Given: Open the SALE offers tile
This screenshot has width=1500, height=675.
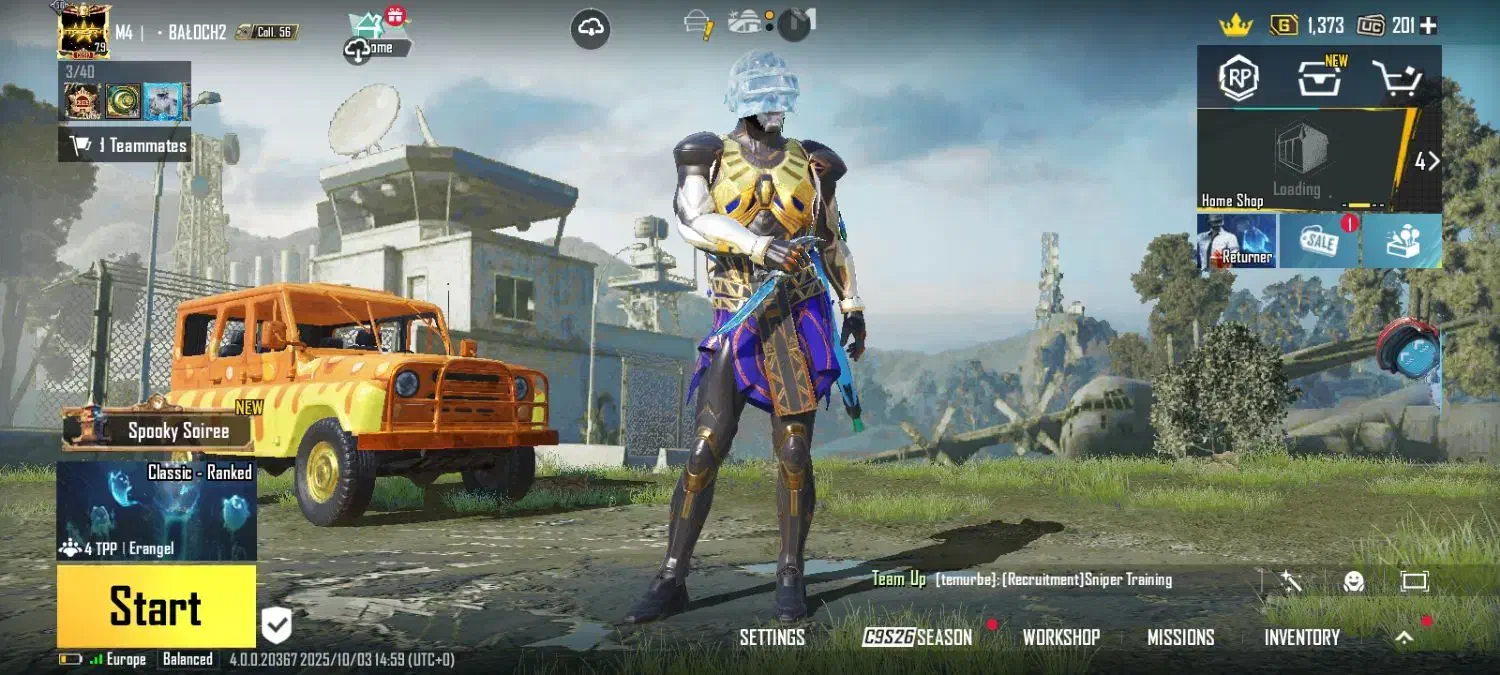Looking at the screenshot, I should click(1319, 241).
